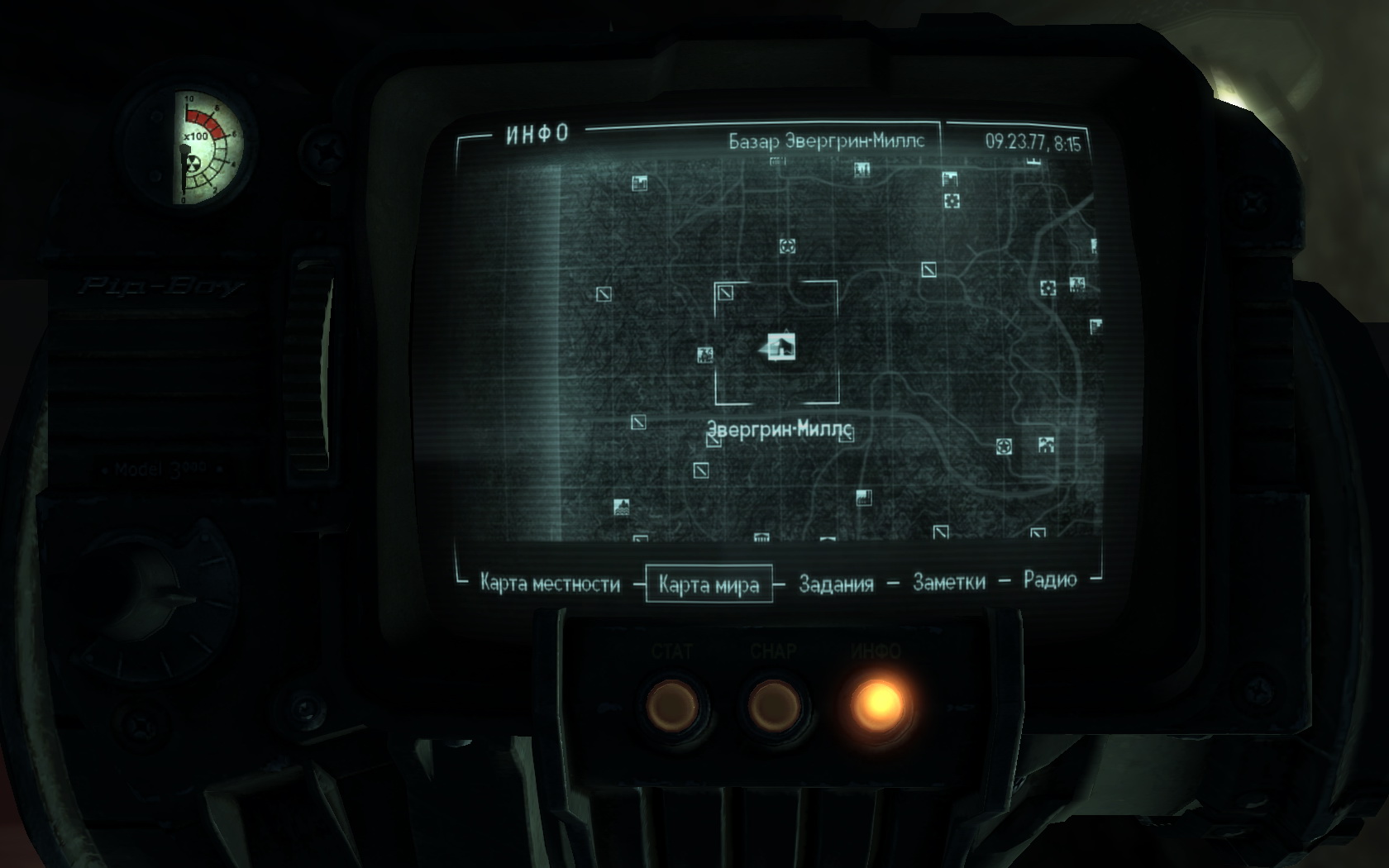Switch to the Радио tab
Image resolution: width=1389 pixels, height=868 pixels.
[1050, 579]
